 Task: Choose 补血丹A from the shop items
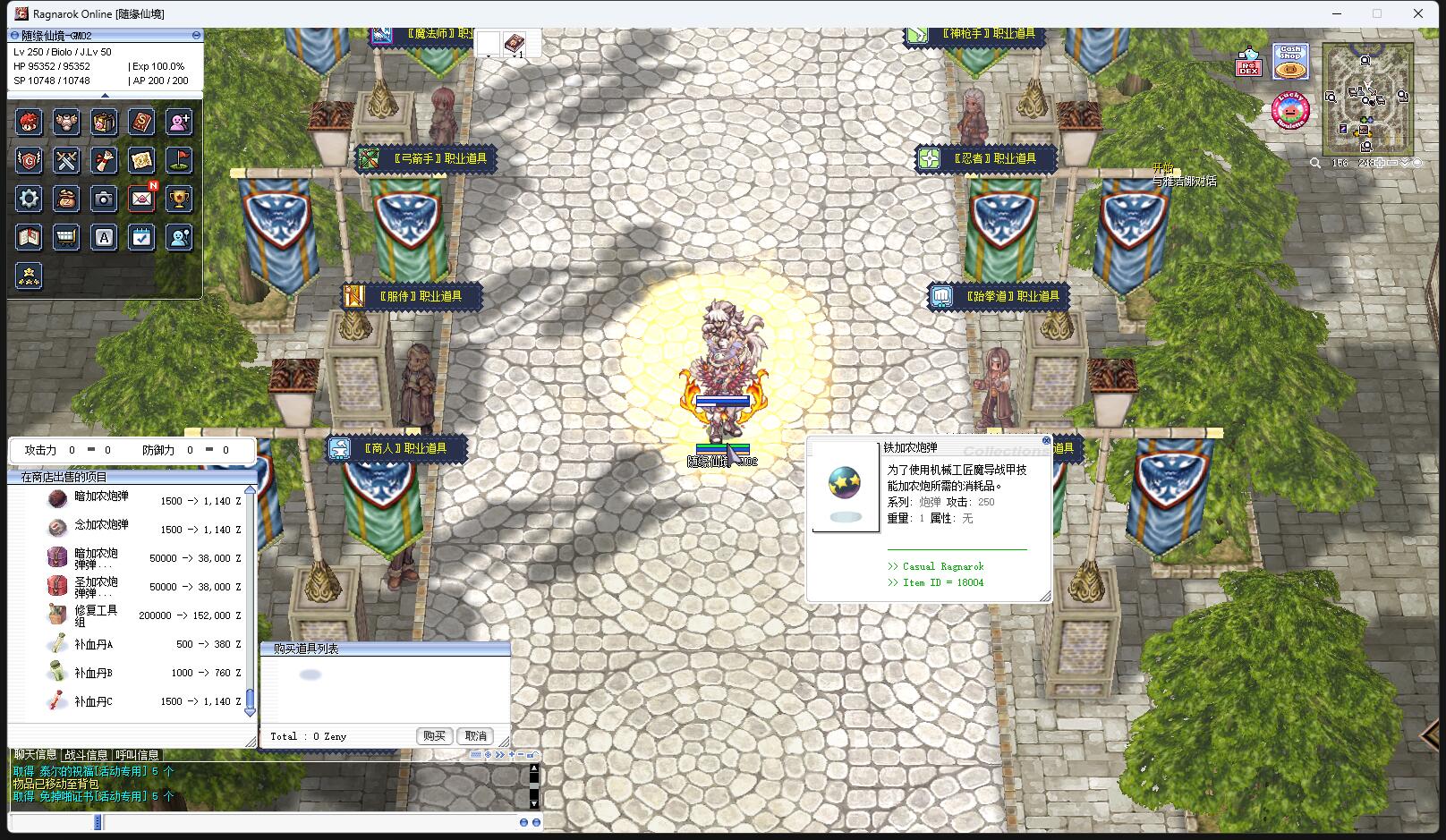coord(93,644)
